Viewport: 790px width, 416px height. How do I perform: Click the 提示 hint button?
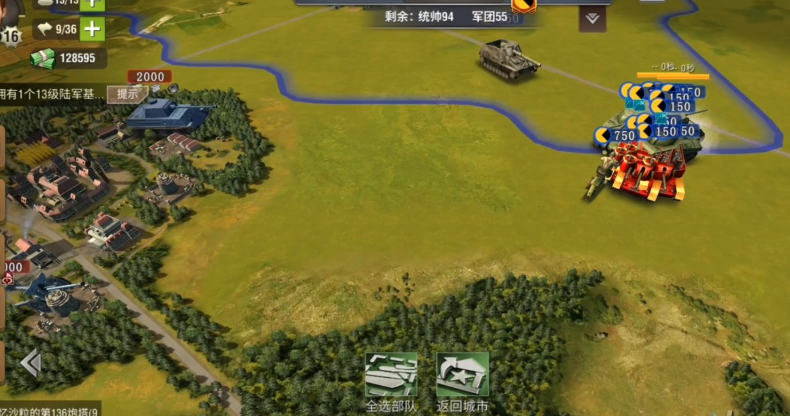(x=127, y=94)
